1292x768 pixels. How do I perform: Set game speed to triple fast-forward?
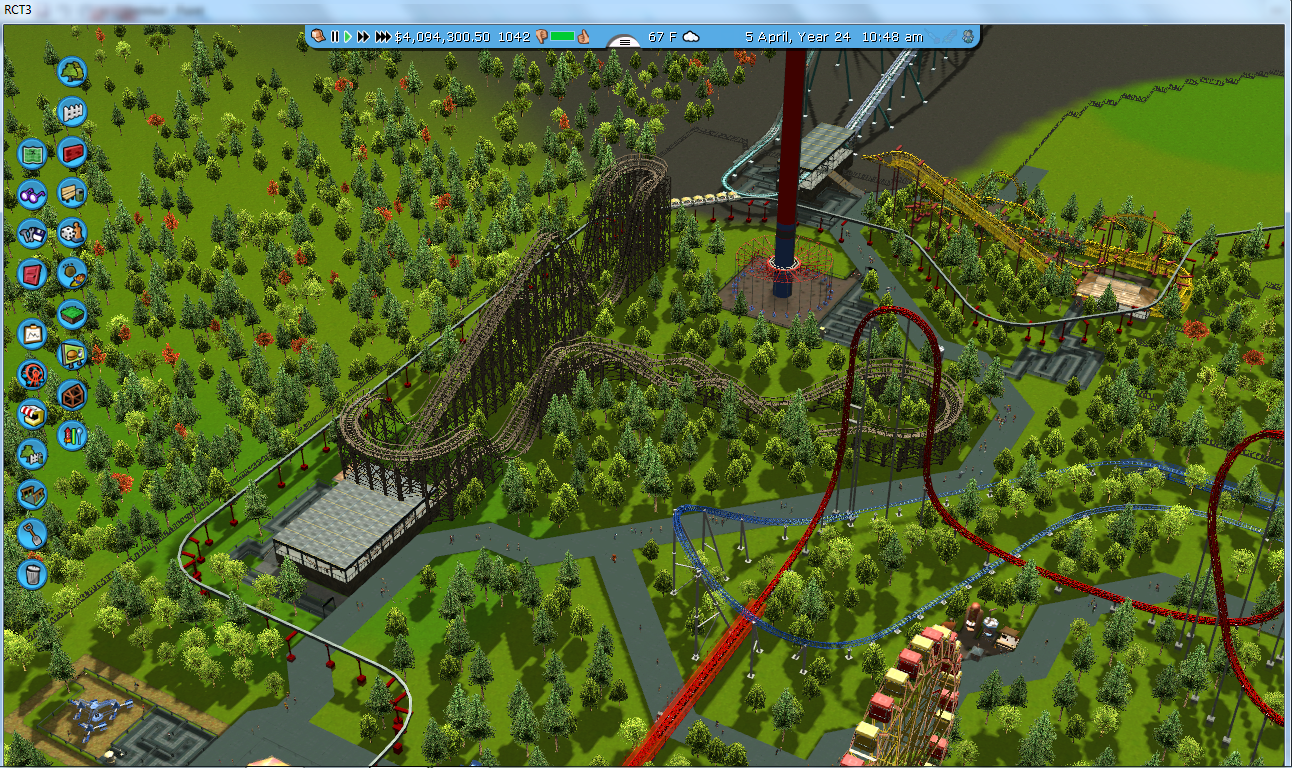pos(383,37)
